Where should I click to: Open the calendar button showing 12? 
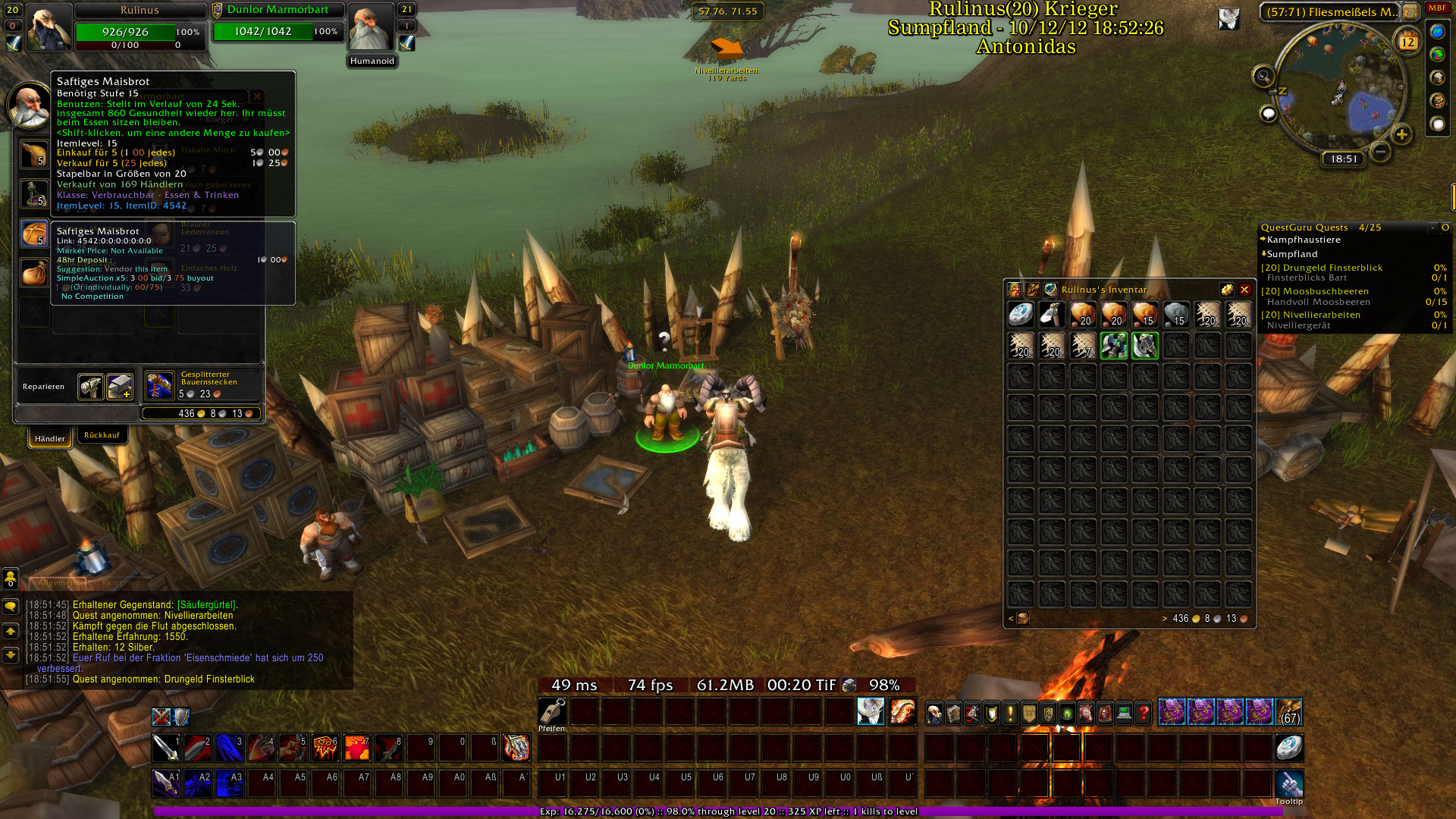point(1407,42)
